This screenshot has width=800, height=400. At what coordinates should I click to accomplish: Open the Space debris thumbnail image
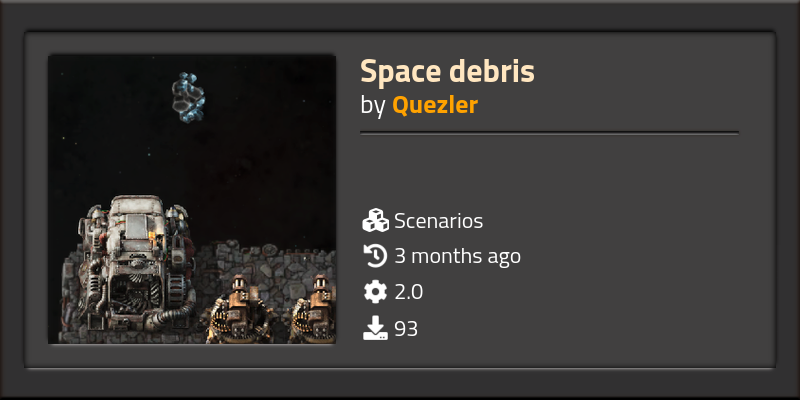tap(192, 199)
